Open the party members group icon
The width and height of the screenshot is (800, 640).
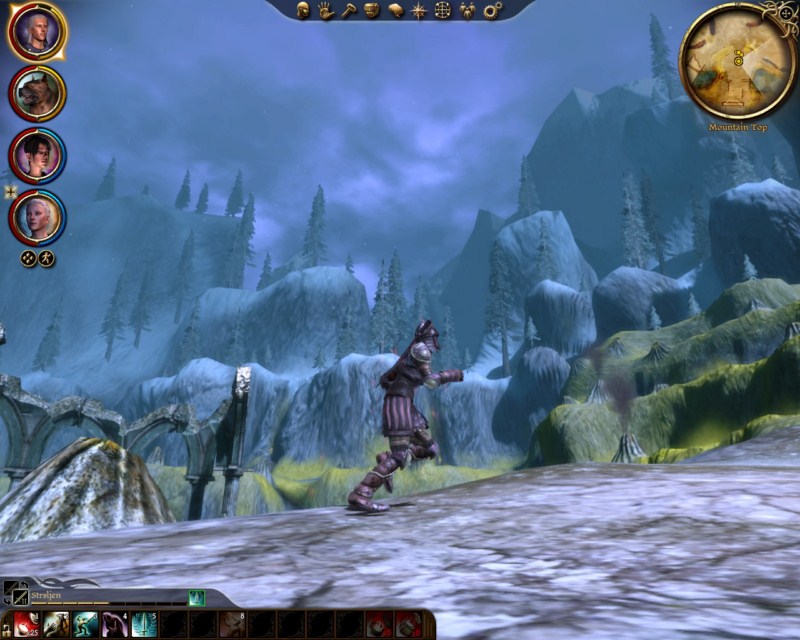(x=466, y=10)
